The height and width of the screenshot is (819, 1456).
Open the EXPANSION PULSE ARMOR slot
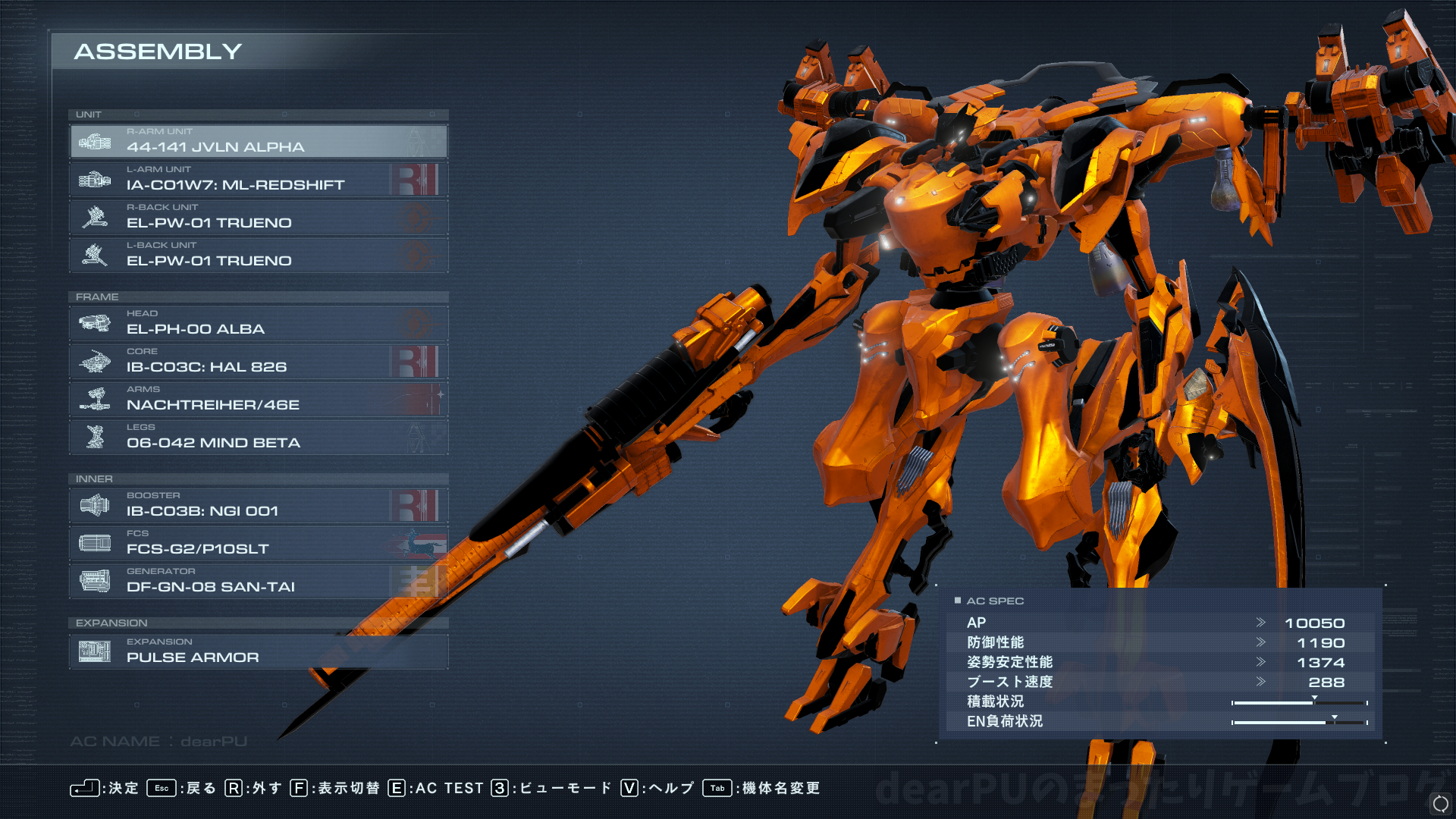point(259,652)
